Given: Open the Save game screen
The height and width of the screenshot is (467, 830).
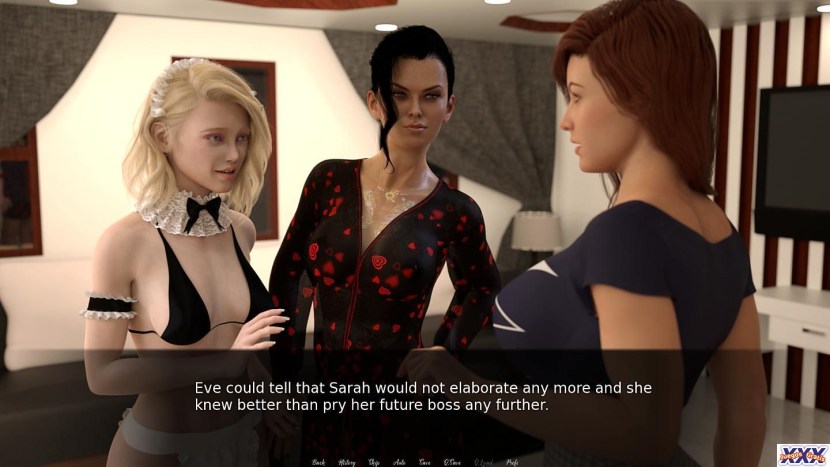Looking at the screenshot, I should click(423, 462).
